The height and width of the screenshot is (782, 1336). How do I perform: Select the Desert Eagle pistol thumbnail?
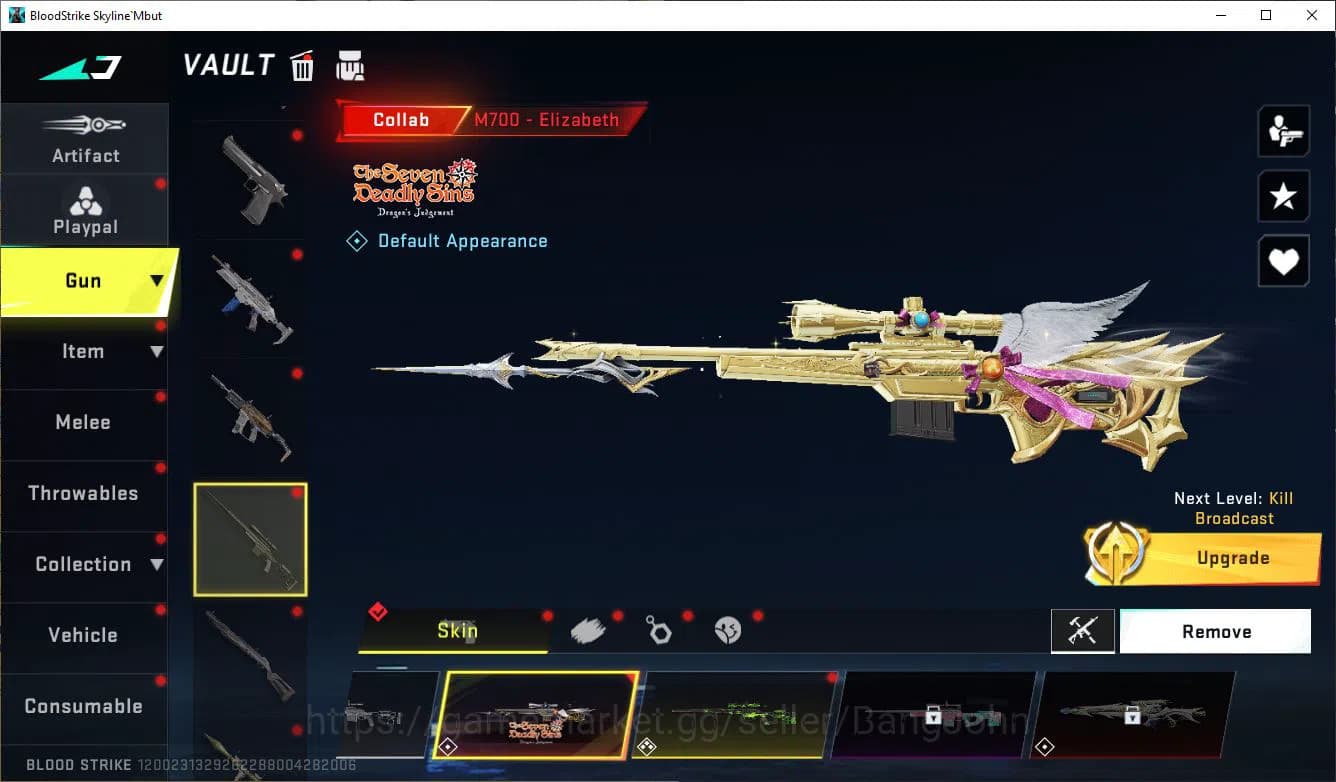[x=250, y=180]
